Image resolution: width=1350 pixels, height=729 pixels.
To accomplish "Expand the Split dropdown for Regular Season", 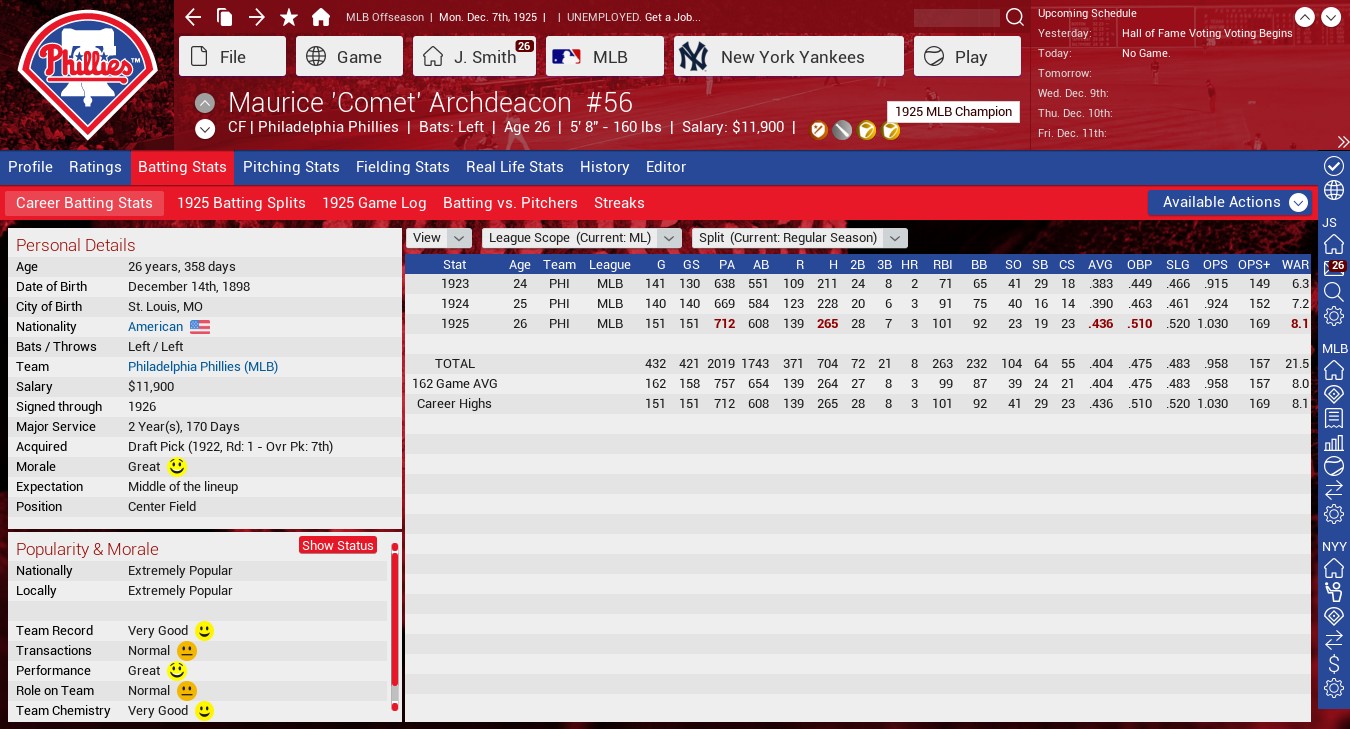I will point(799,238).
